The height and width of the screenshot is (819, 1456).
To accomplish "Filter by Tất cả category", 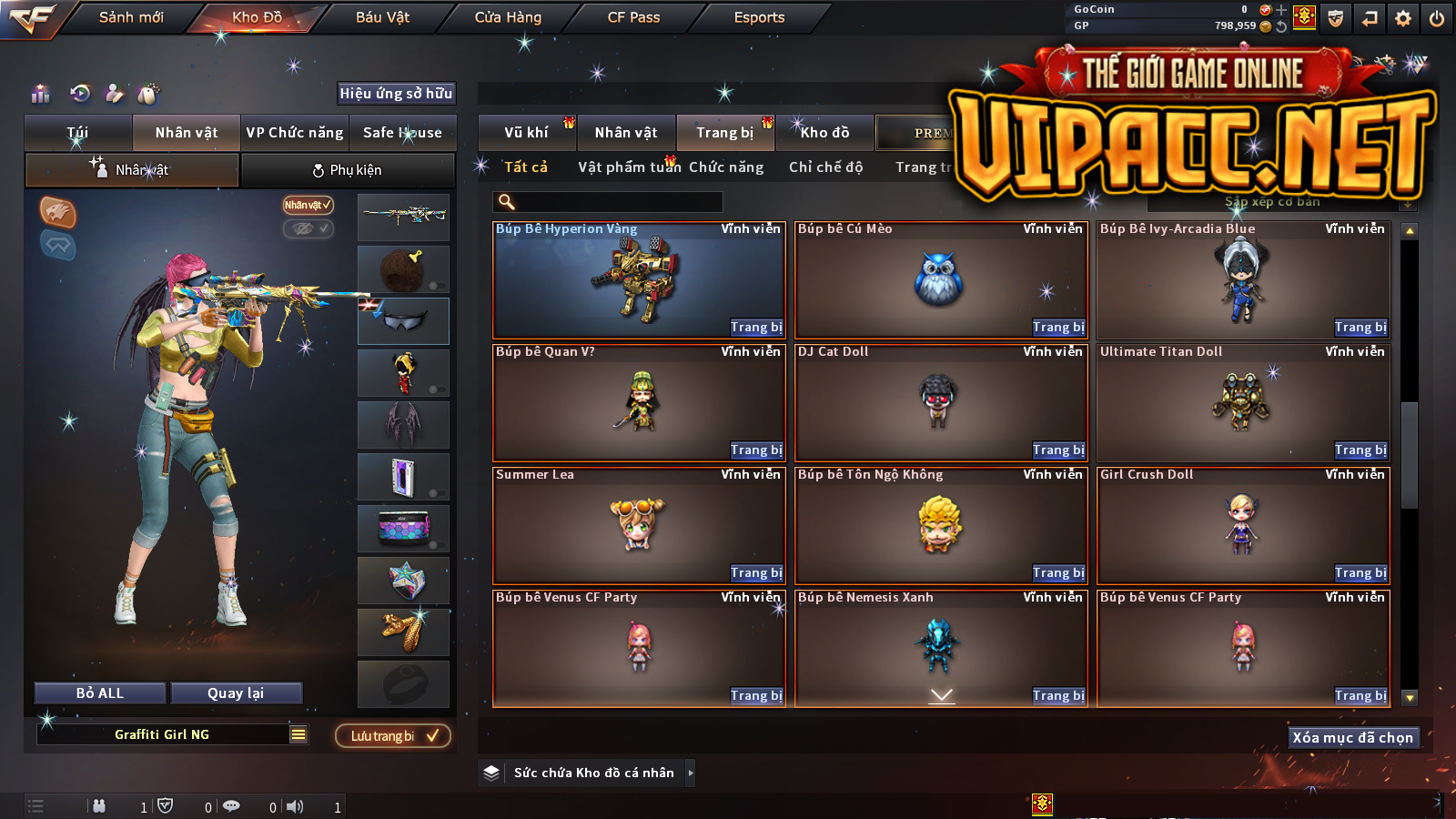I will pos(526,167).
